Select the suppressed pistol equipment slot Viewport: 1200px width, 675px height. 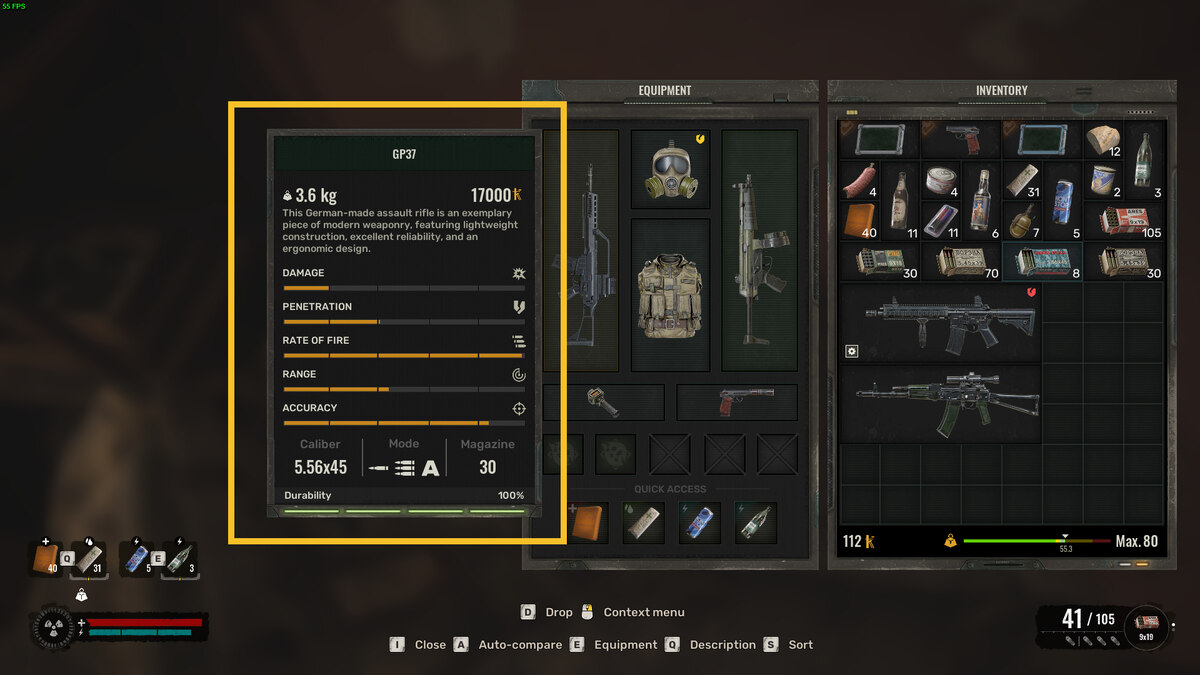(737, 402)
